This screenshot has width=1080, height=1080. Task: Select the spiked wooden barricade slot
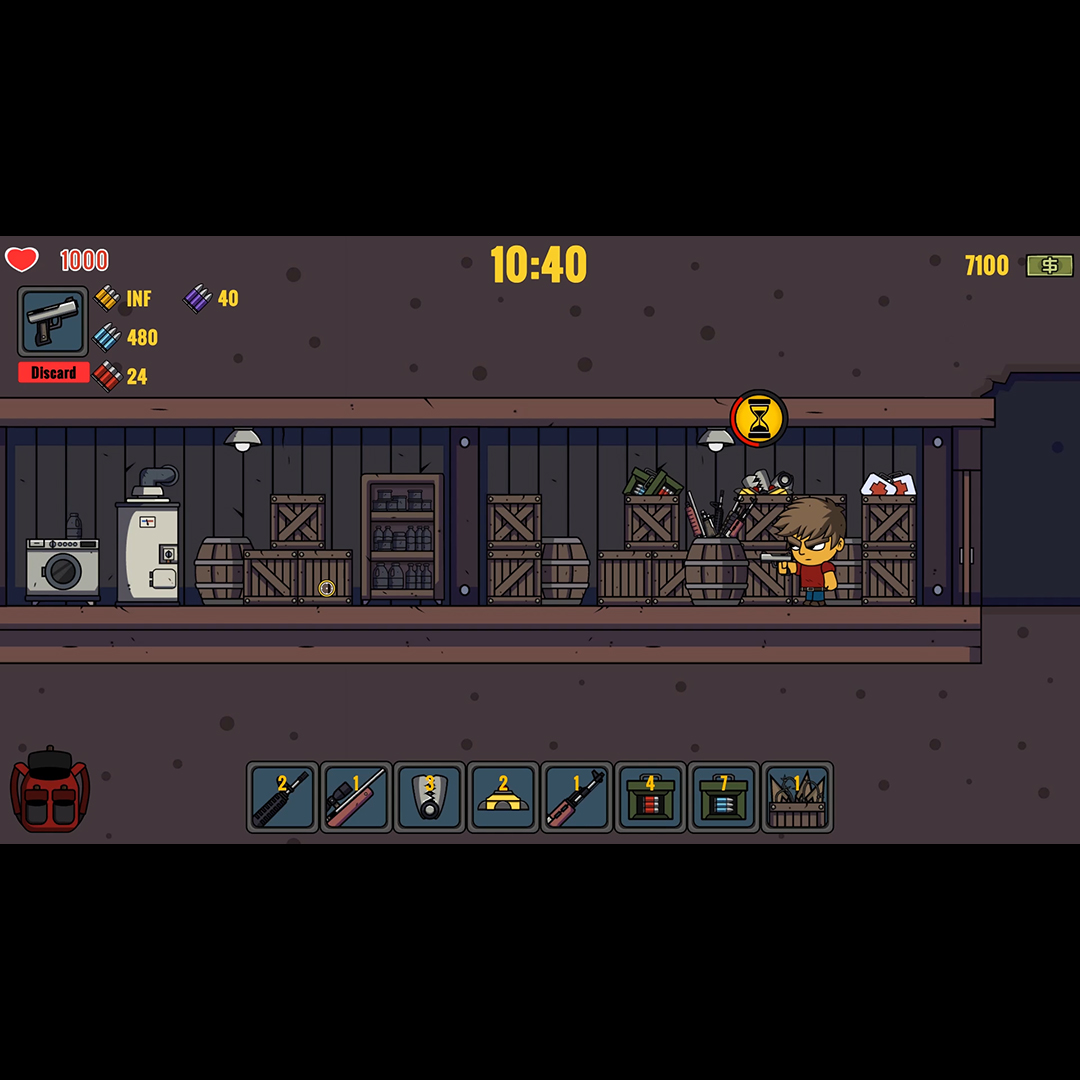pyautogui.click(x=797, y=797)
